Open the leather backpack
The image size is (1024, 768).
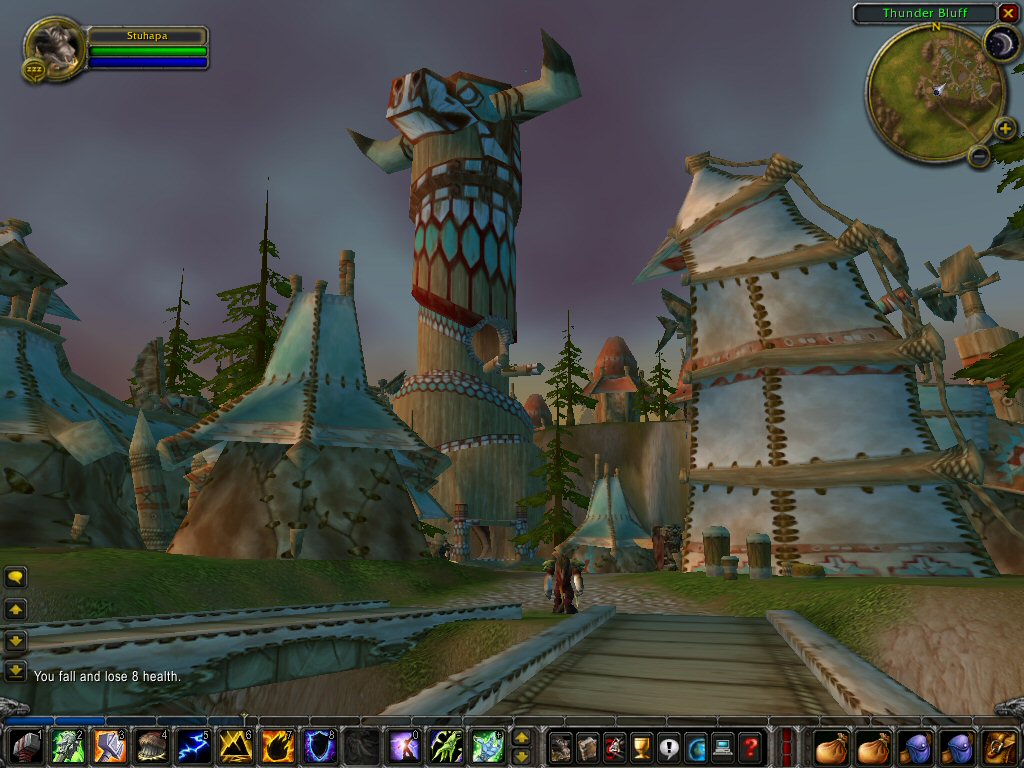(x=1001, y=747)
